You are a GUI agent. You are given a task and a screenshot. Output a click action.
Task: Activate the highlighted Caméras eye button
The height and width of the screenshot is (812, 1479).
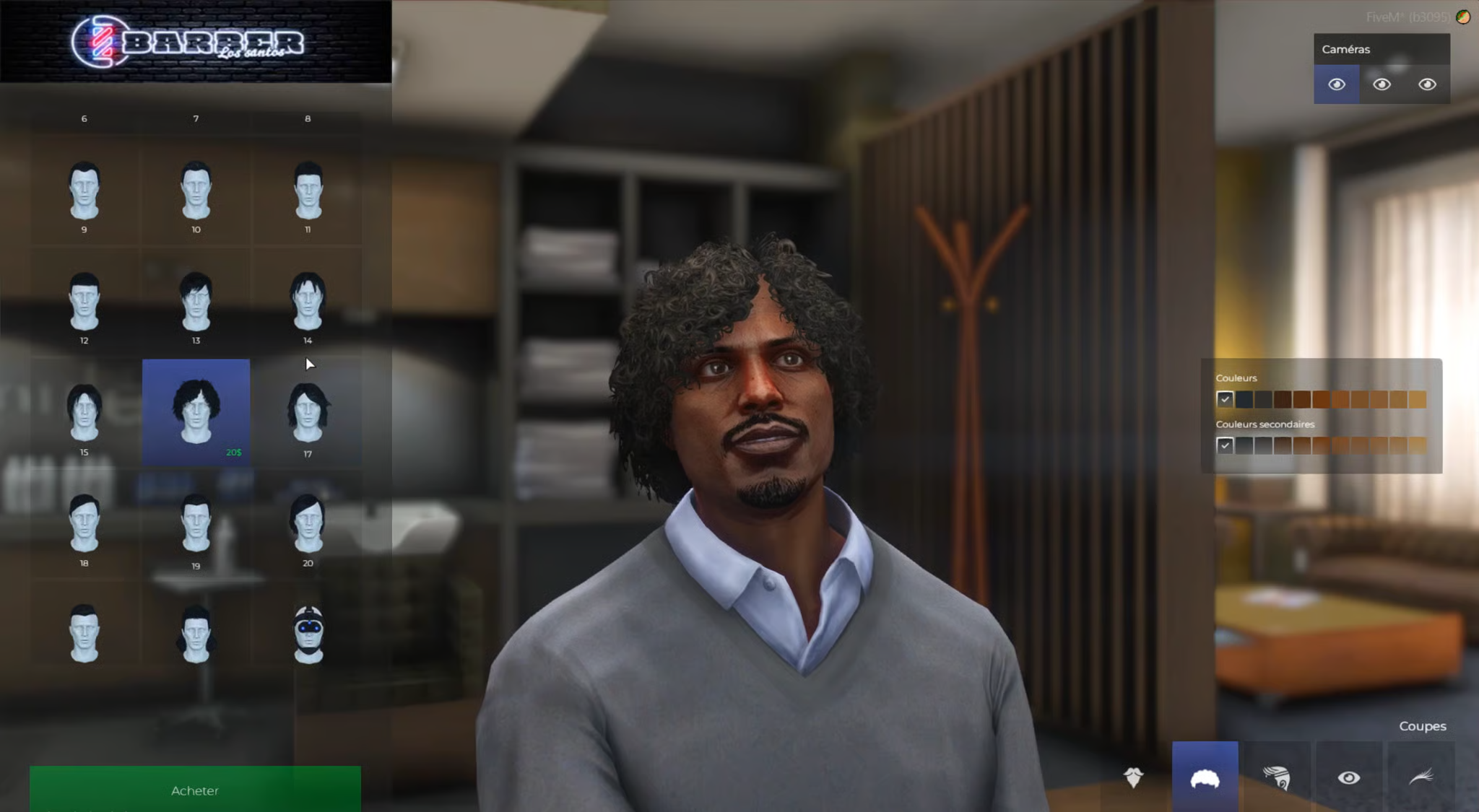(x=1336, y=84)
